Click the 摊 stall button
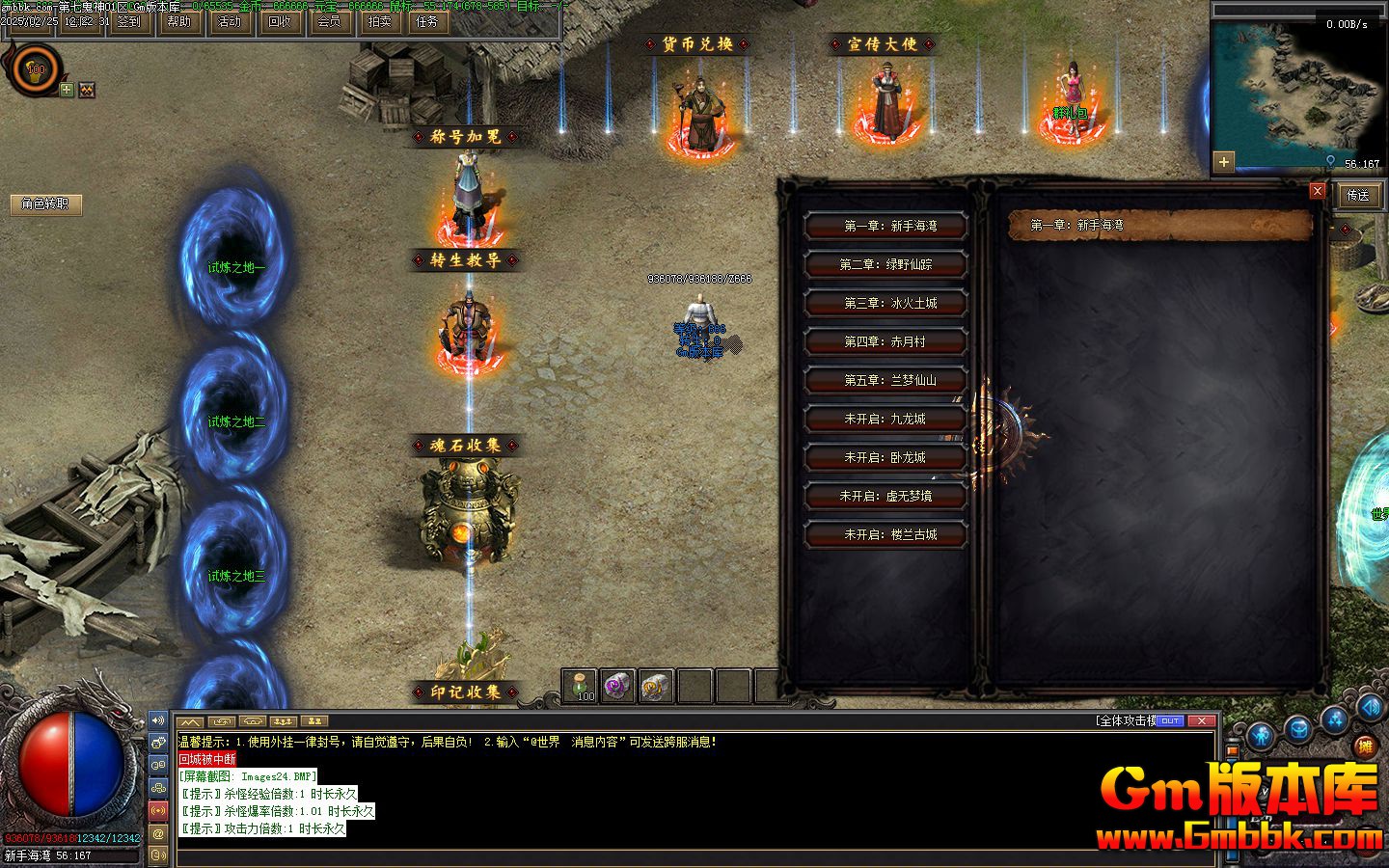1389x868 pixels. coord(1364,746)
